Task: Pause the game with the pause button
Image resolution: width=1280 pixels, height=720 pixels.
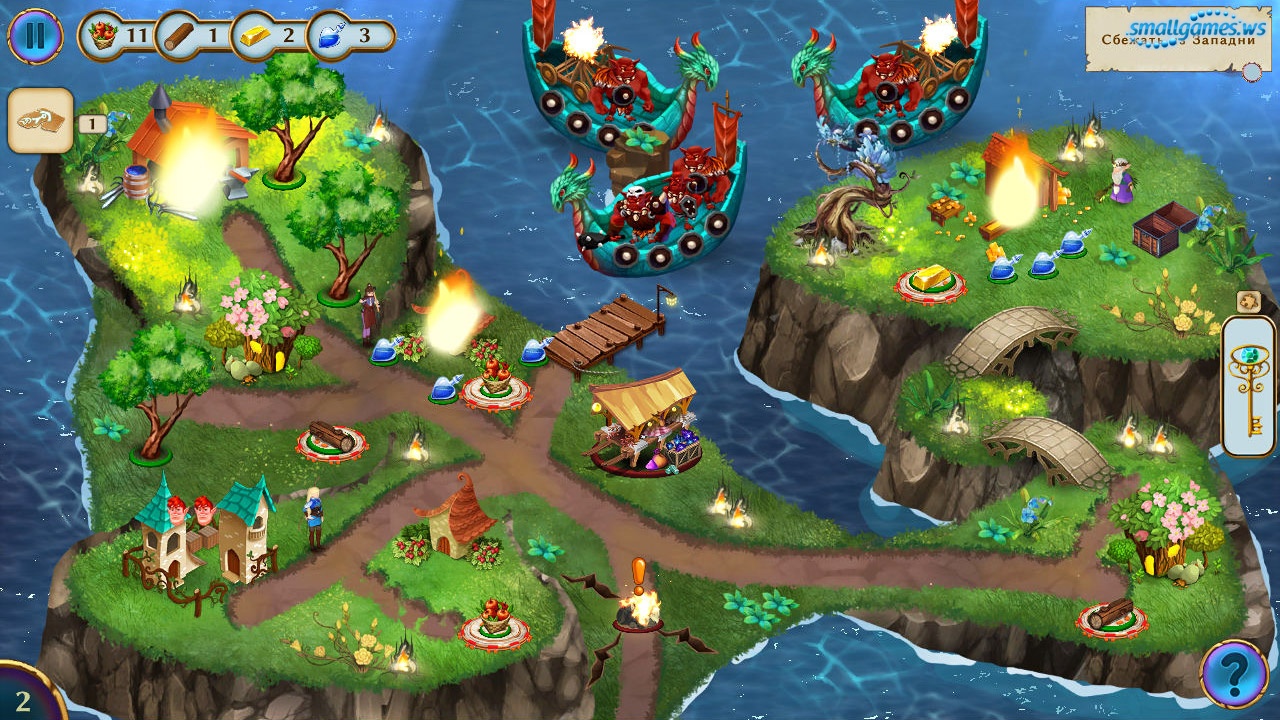Action: click(x=35, y=36)
